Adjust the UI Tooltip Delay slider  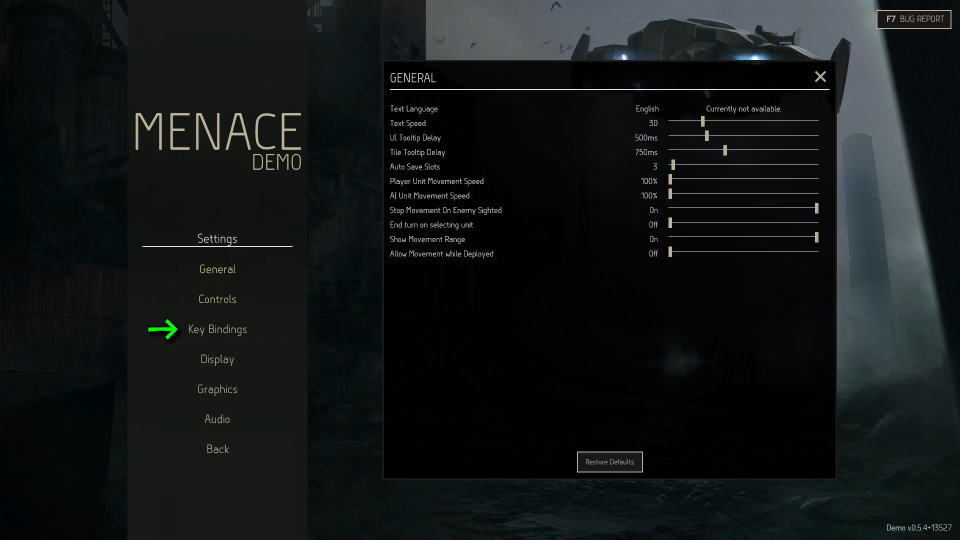(x=707, y=137)
